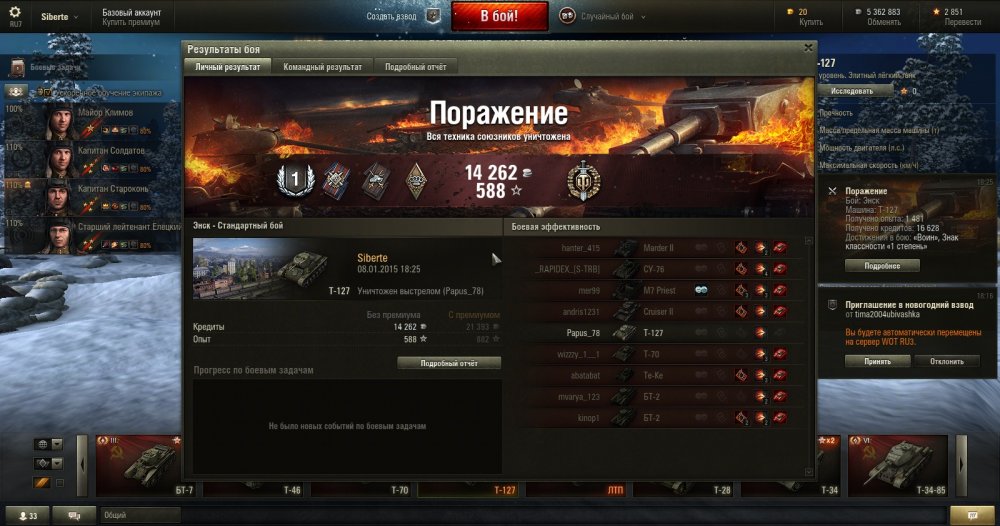Click the Подробный отчёт button under experience
The width and height of the screenshot is (1000, 526).
[x=449, y=363]
